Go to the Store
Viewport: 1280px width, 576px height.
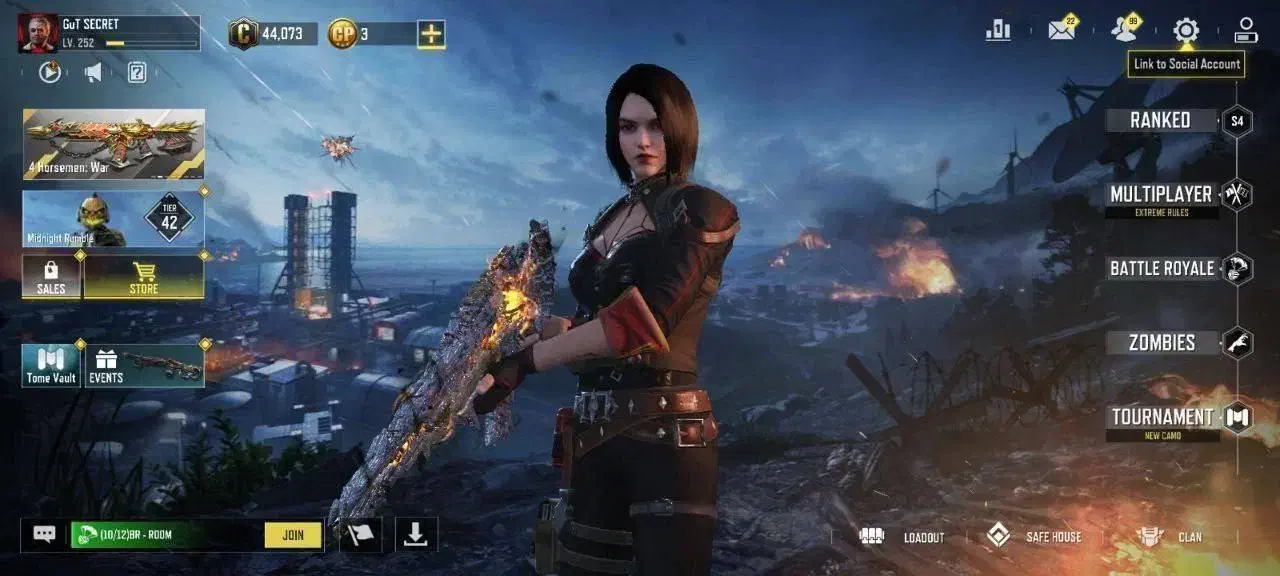point(144,277)
